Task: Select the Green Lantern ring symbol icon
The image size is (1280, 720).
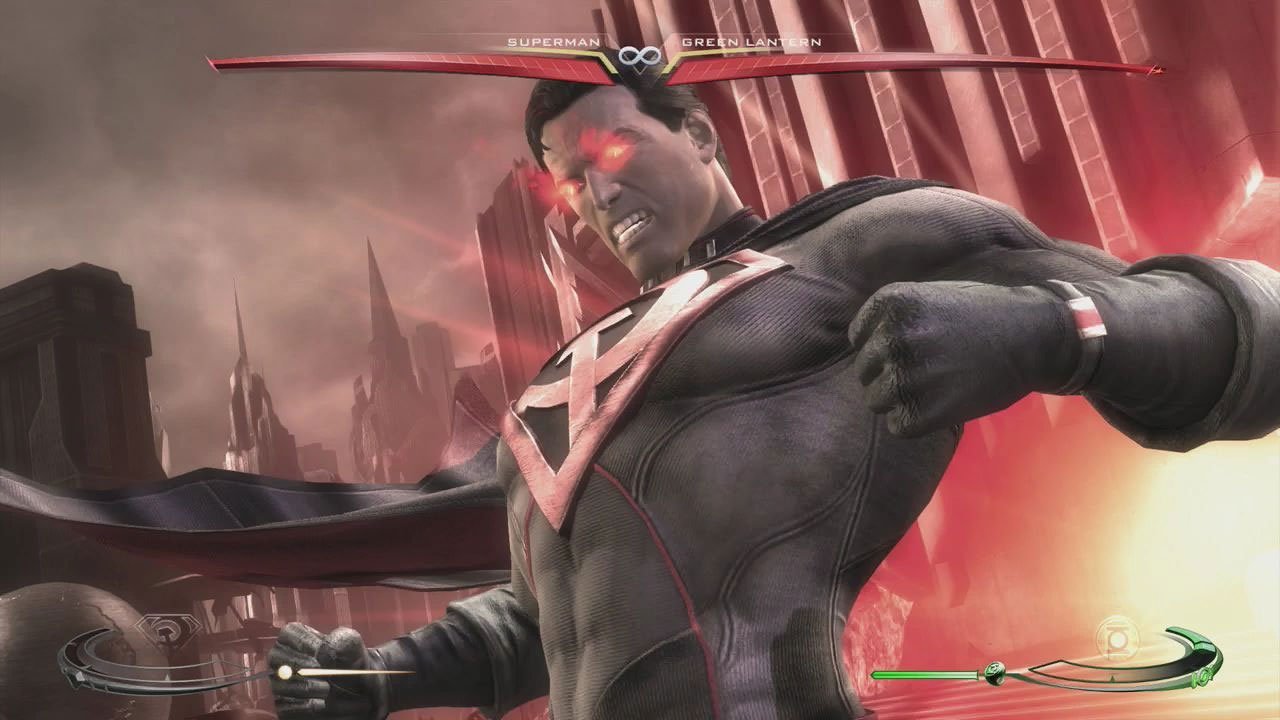Action: tap(995, 674)
